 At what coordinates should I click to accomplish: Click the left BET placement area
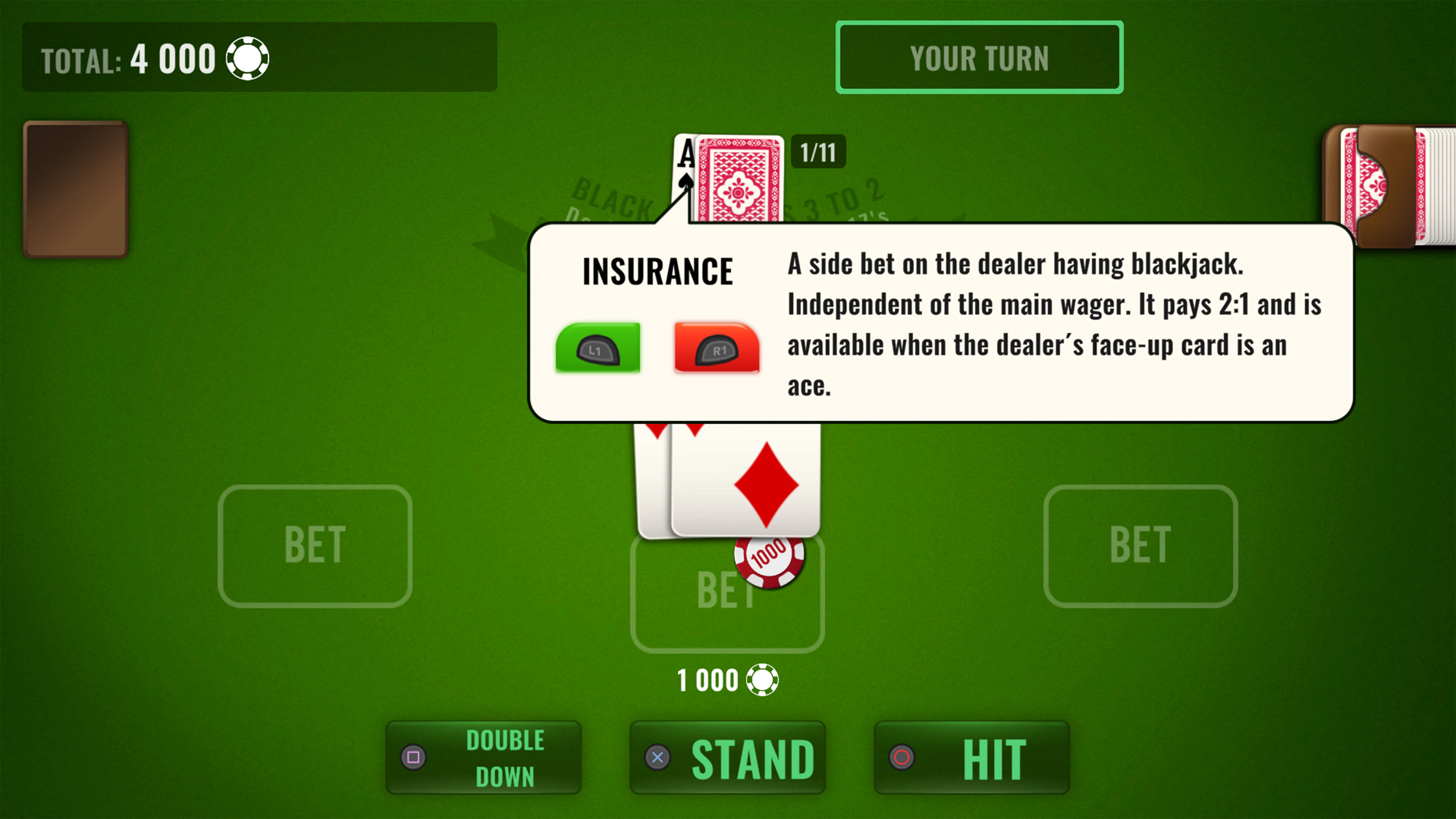coord(315,546)
